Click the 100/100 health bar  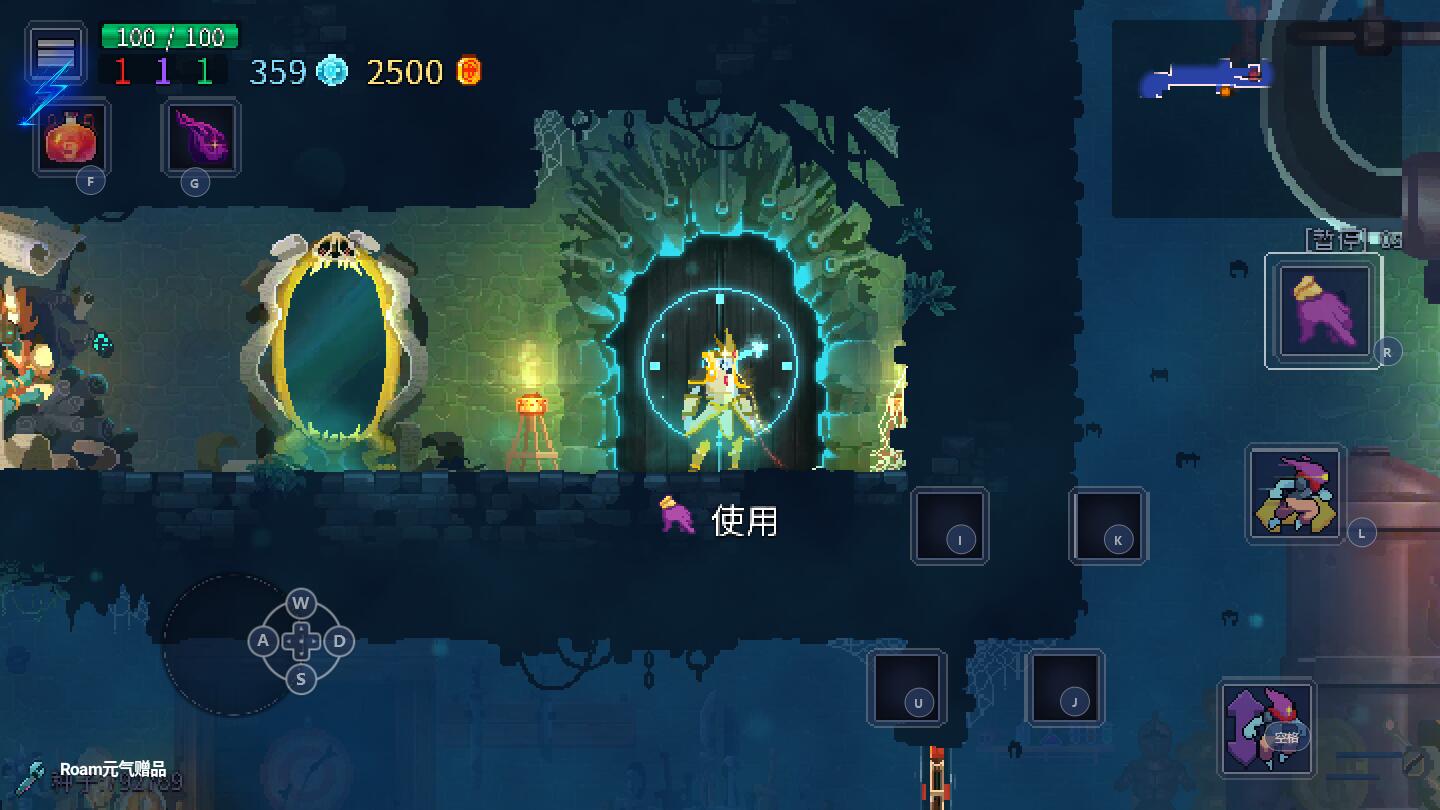pyautogui.click(x=170, y=38)
